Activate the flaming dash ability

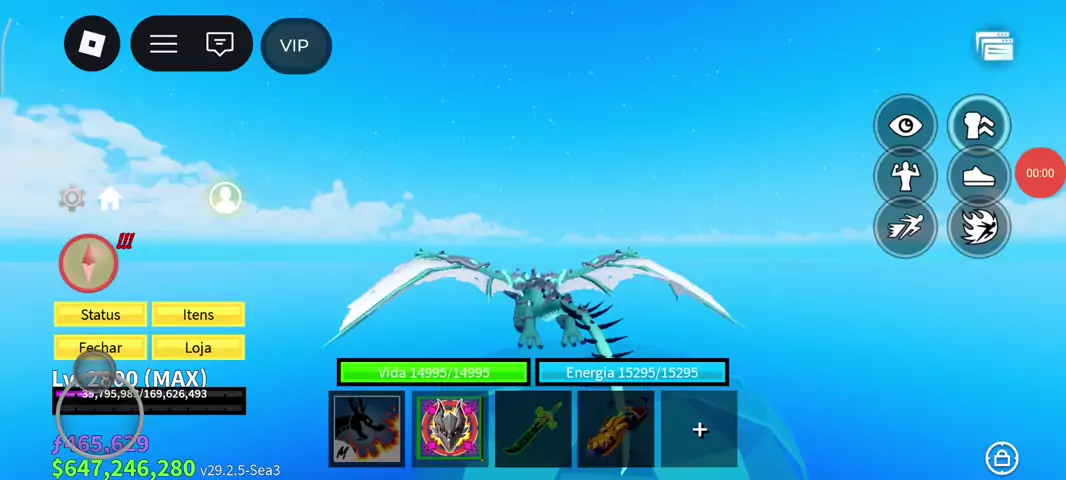[978, 227]
